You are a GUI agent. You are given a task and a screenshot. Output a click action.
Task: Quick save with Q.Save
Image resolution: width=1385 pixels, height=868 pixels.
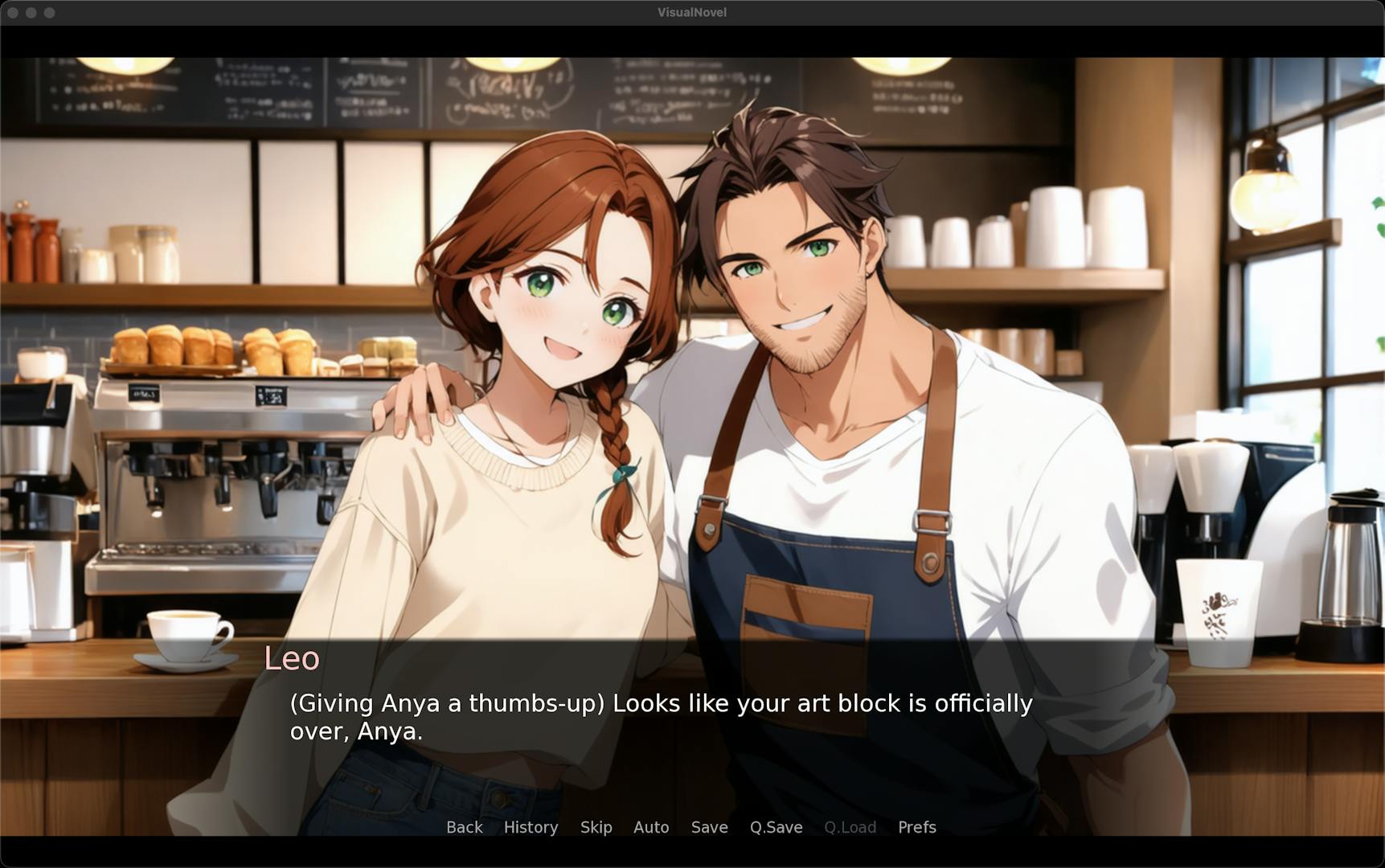click(776, 827)
